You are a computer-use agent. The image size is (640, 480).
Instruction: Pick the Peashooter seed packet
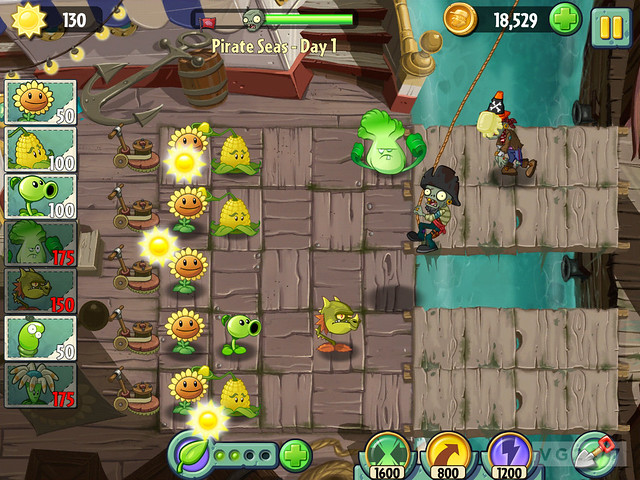pyautogui.click(x=40, y=196)
